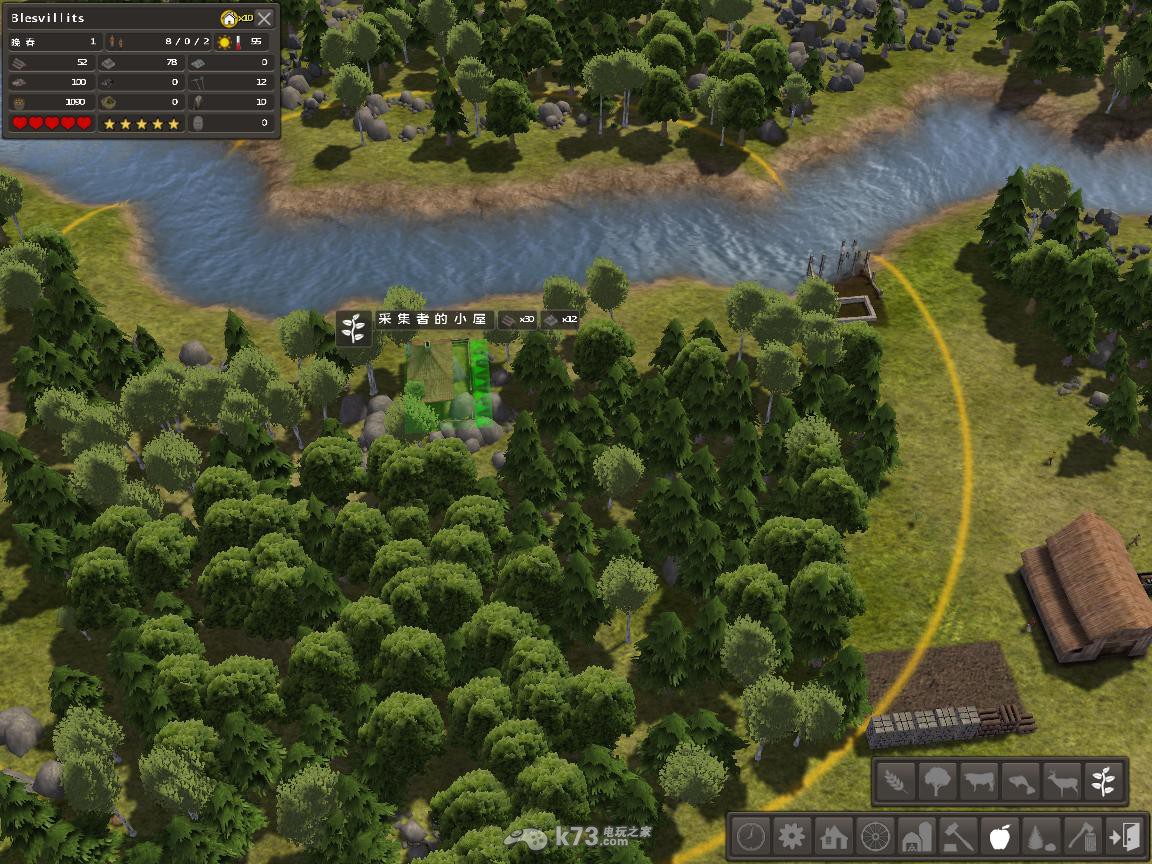Open the axe and log removal menu
The width and height of the screenshot is (1152, 864).
coord(1083,835)
